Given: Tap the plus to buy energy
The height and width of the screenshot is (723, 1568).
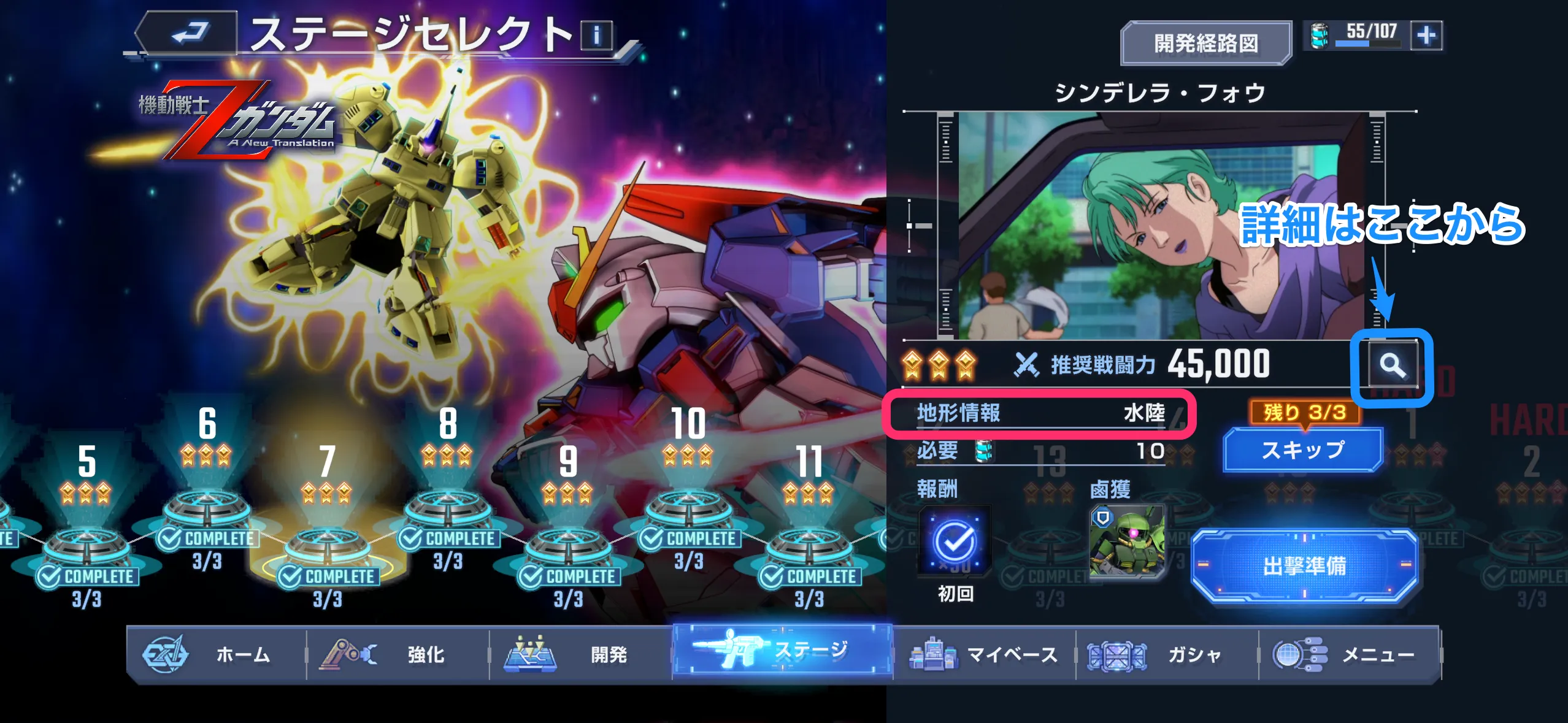Looking at the screenshot, I should click(1430, 35).
